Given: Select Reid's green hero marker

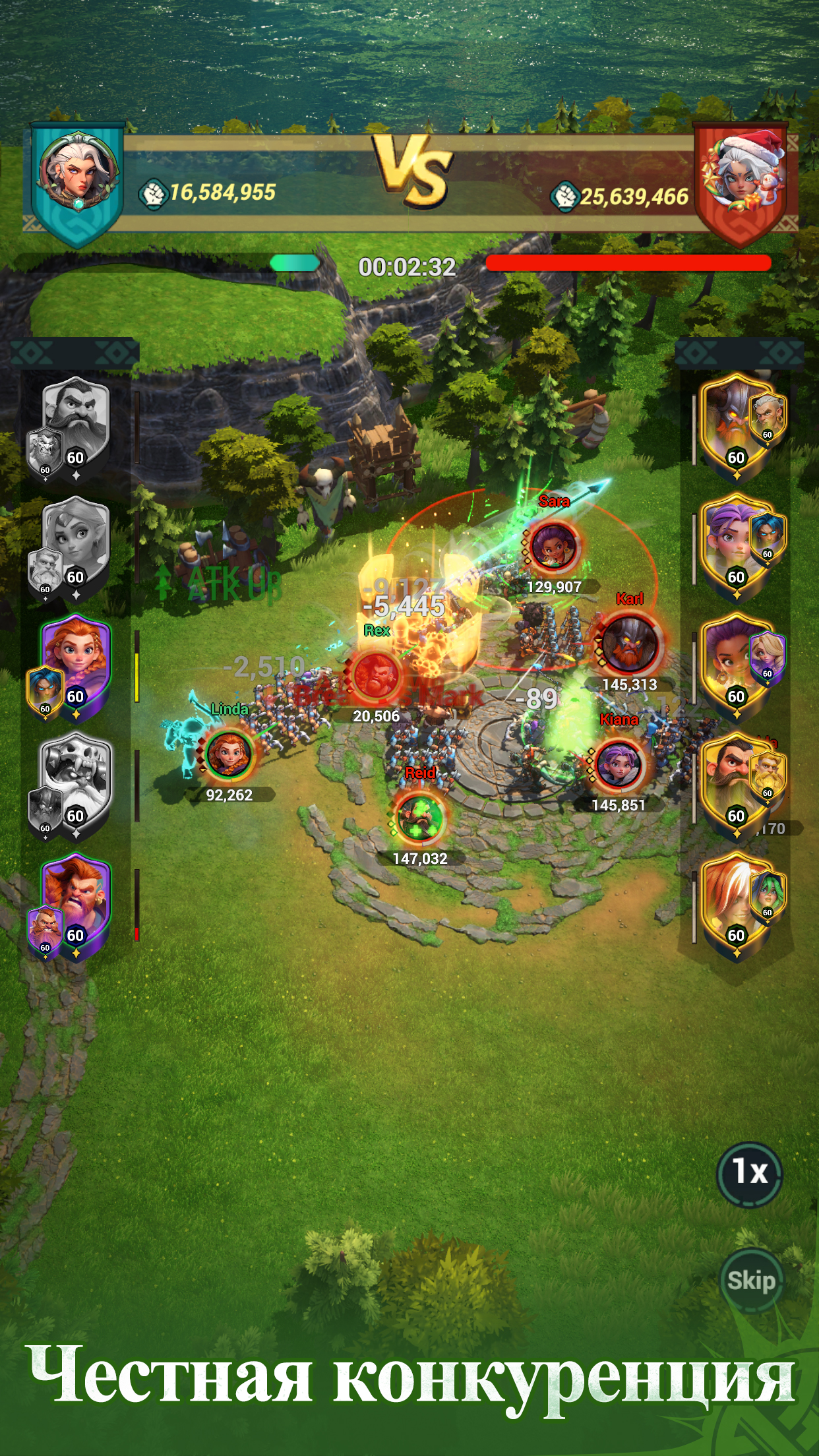Looking at the screenshot, I should [419, 818].
